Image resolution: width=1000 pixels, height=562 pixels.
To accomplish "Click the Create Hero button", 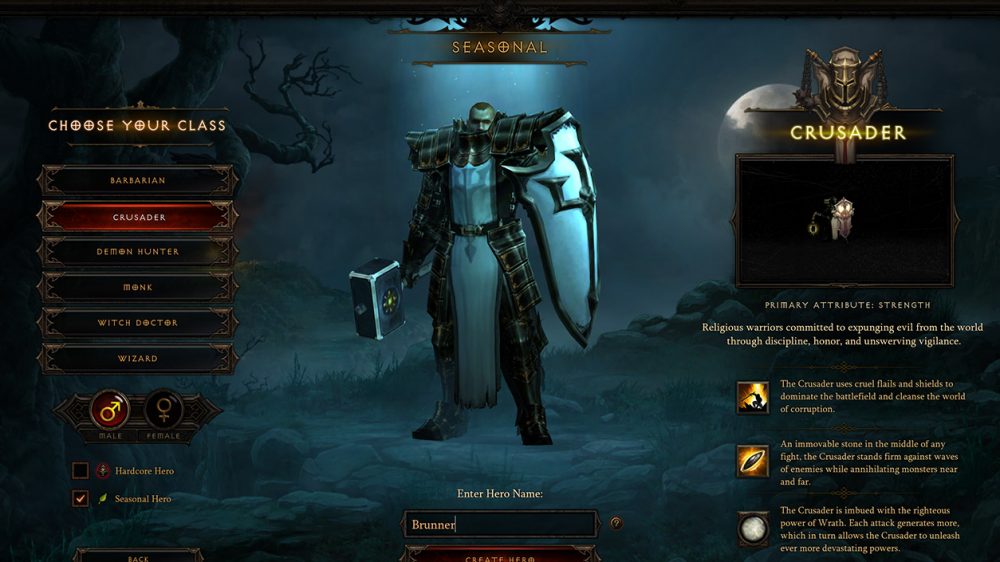I will point(500,555).
